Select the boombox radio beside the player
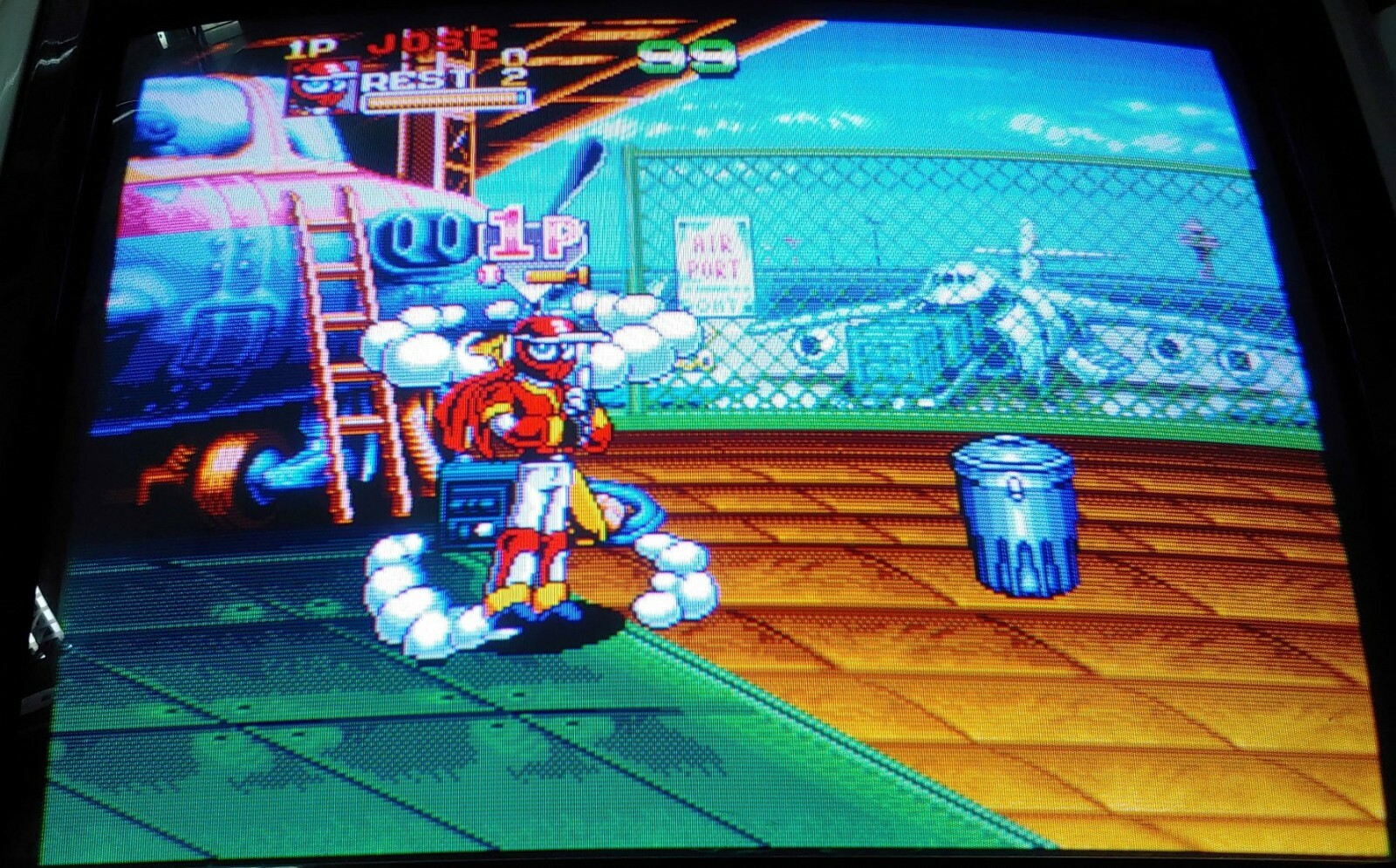1396x868 pixels. [476, 502]
